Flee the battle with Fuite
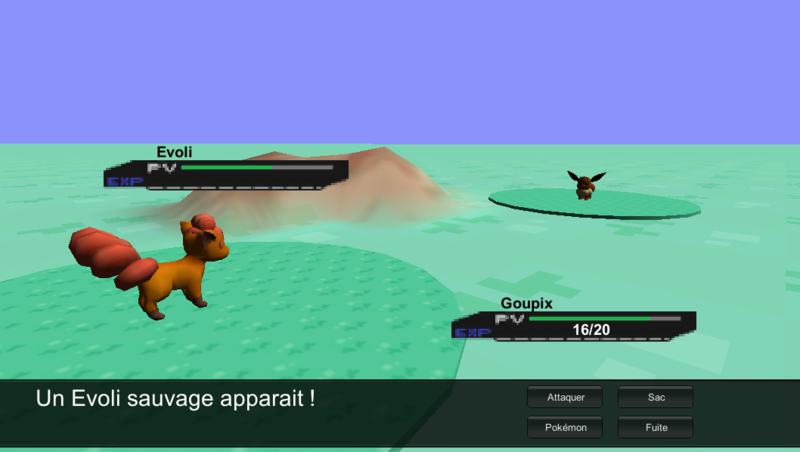Screen dimensions: 800x452 655,427
